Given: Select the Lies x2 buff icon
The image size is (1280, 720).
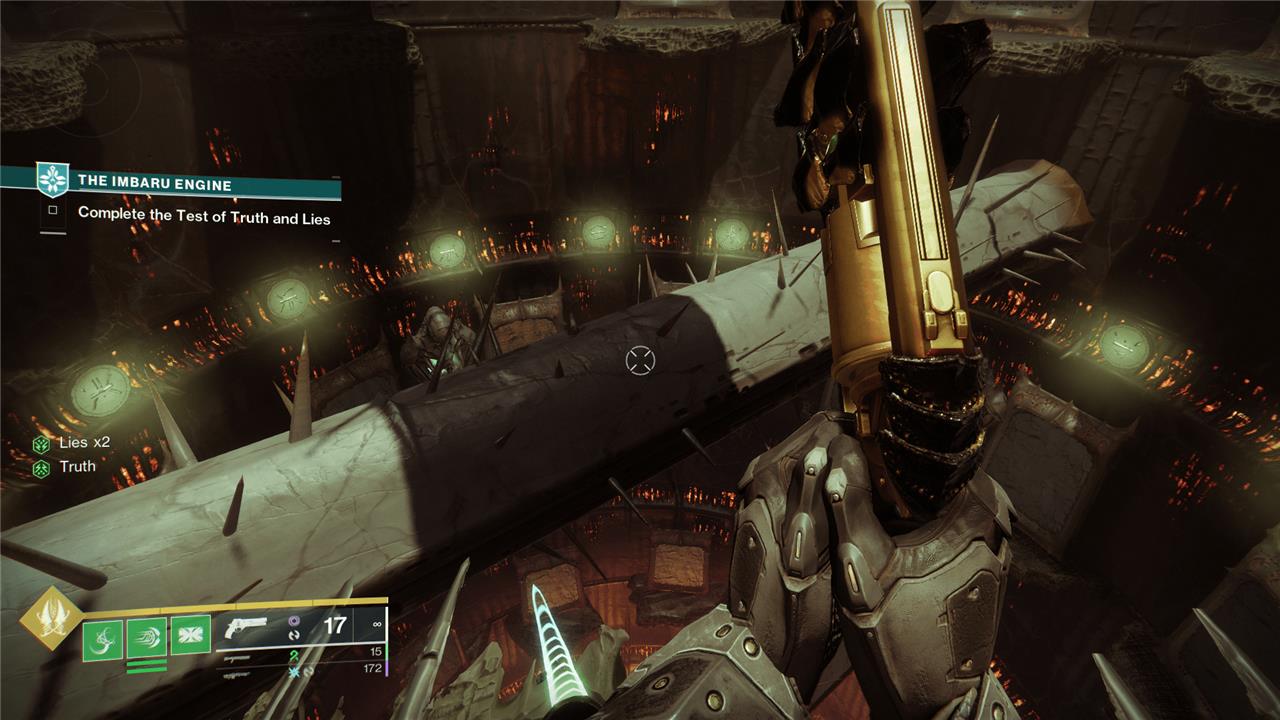Looking at the screenshot, I should [x=41, y=445].
